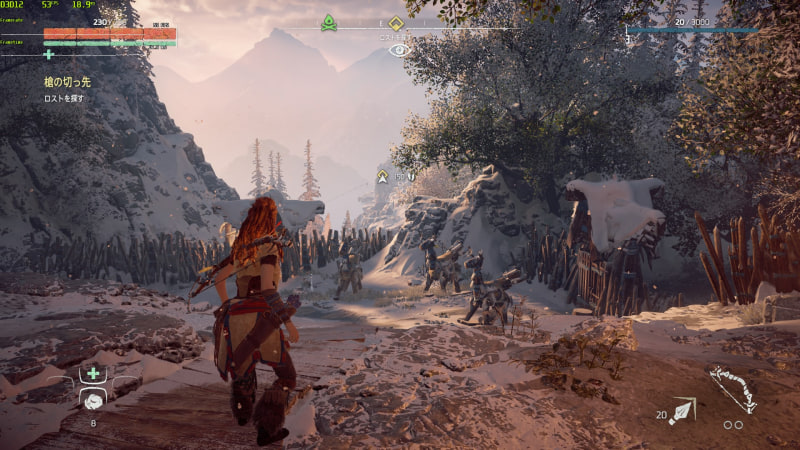Click the quest waypoint marker showing 350

click(382, 176)
